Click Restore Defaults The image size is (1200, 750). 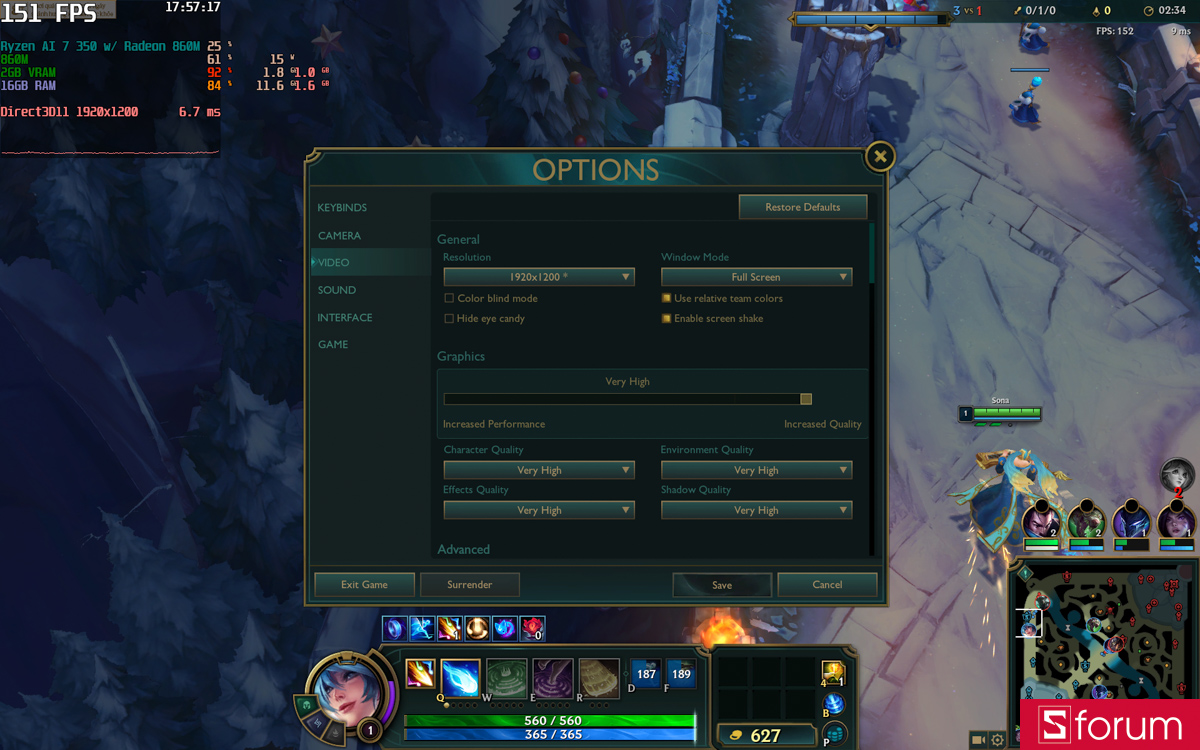802,207
